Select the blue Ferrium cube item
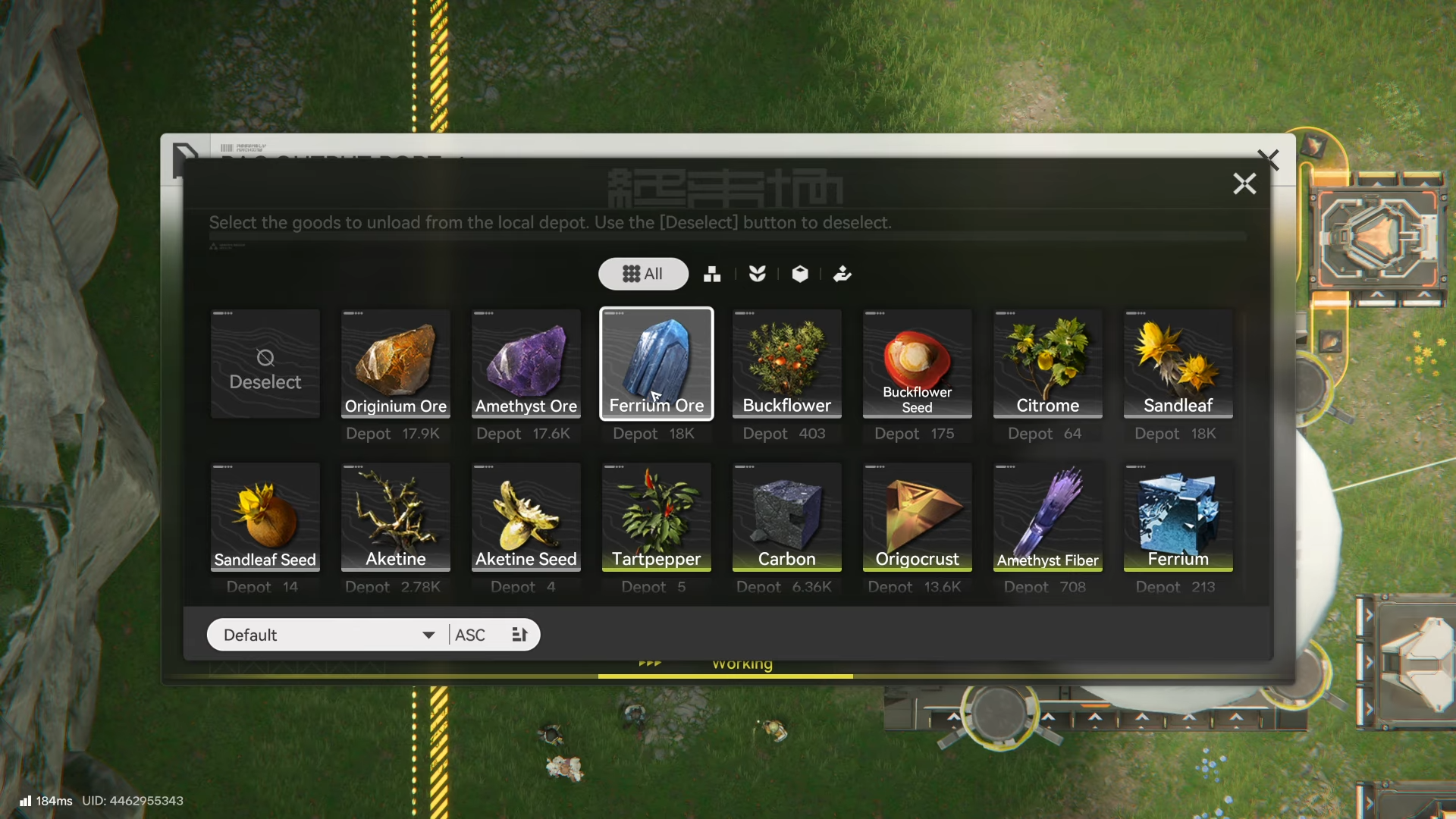1456x819 pixels. point(1178,517)
